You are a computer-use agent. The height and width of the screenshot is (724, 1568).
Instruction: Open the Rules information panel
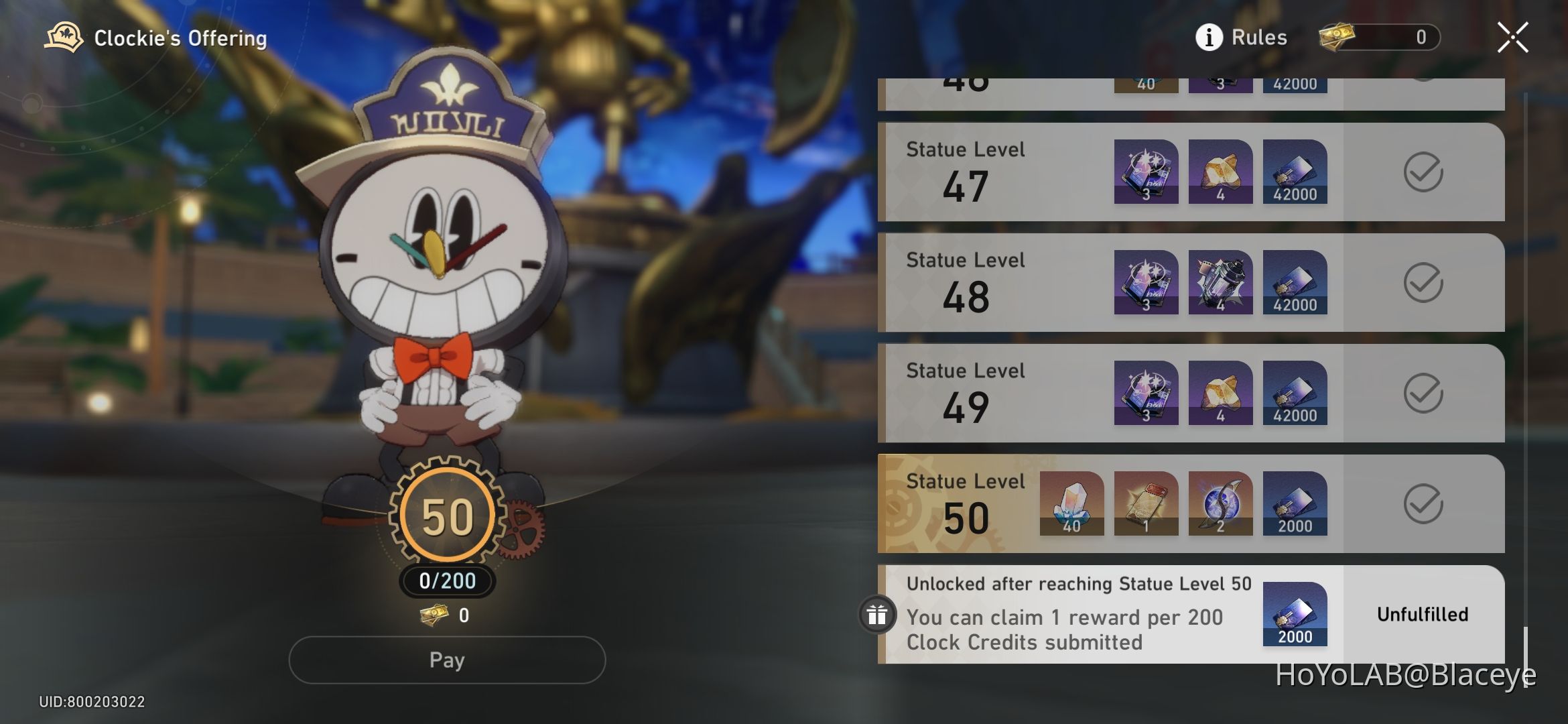[1243, 37]
